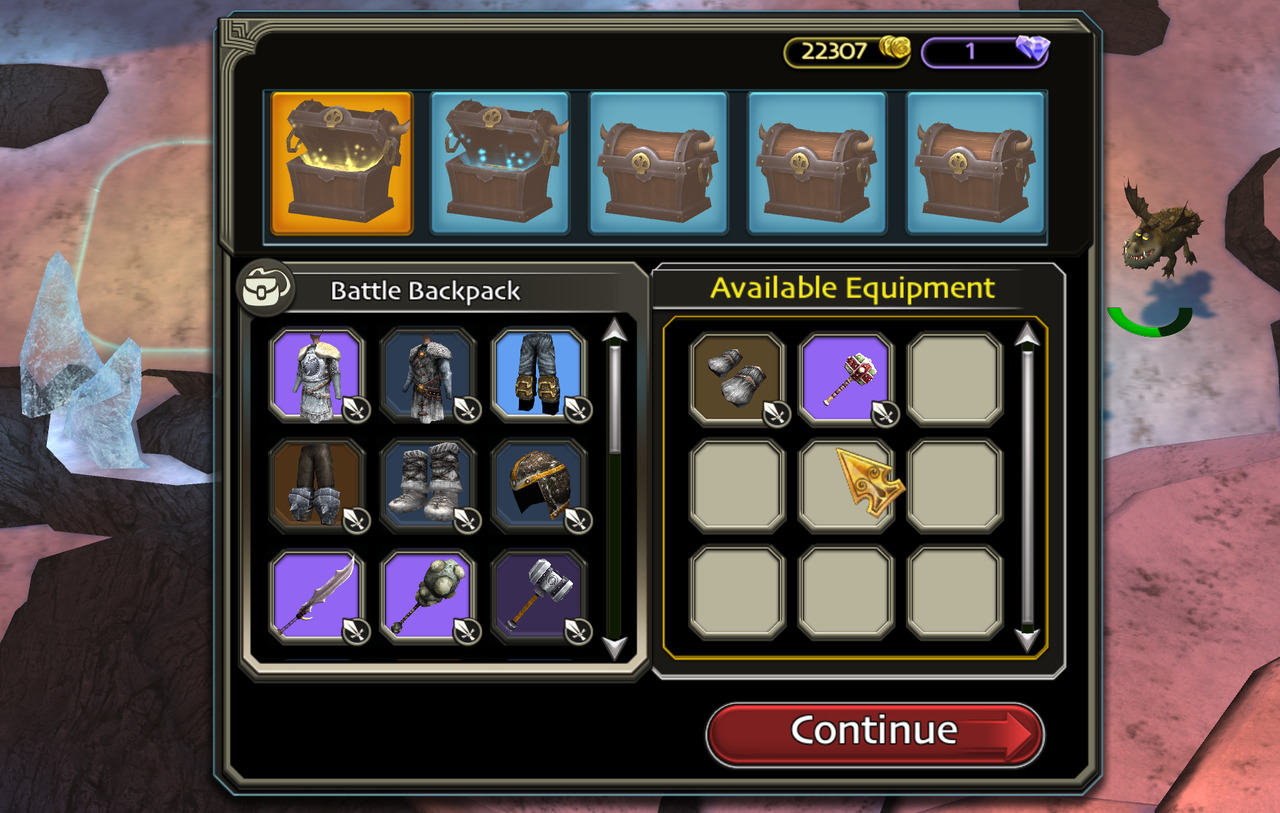Select the dark chainmail tunic in backpack
1280x813 pixels.
coord(428,374)
